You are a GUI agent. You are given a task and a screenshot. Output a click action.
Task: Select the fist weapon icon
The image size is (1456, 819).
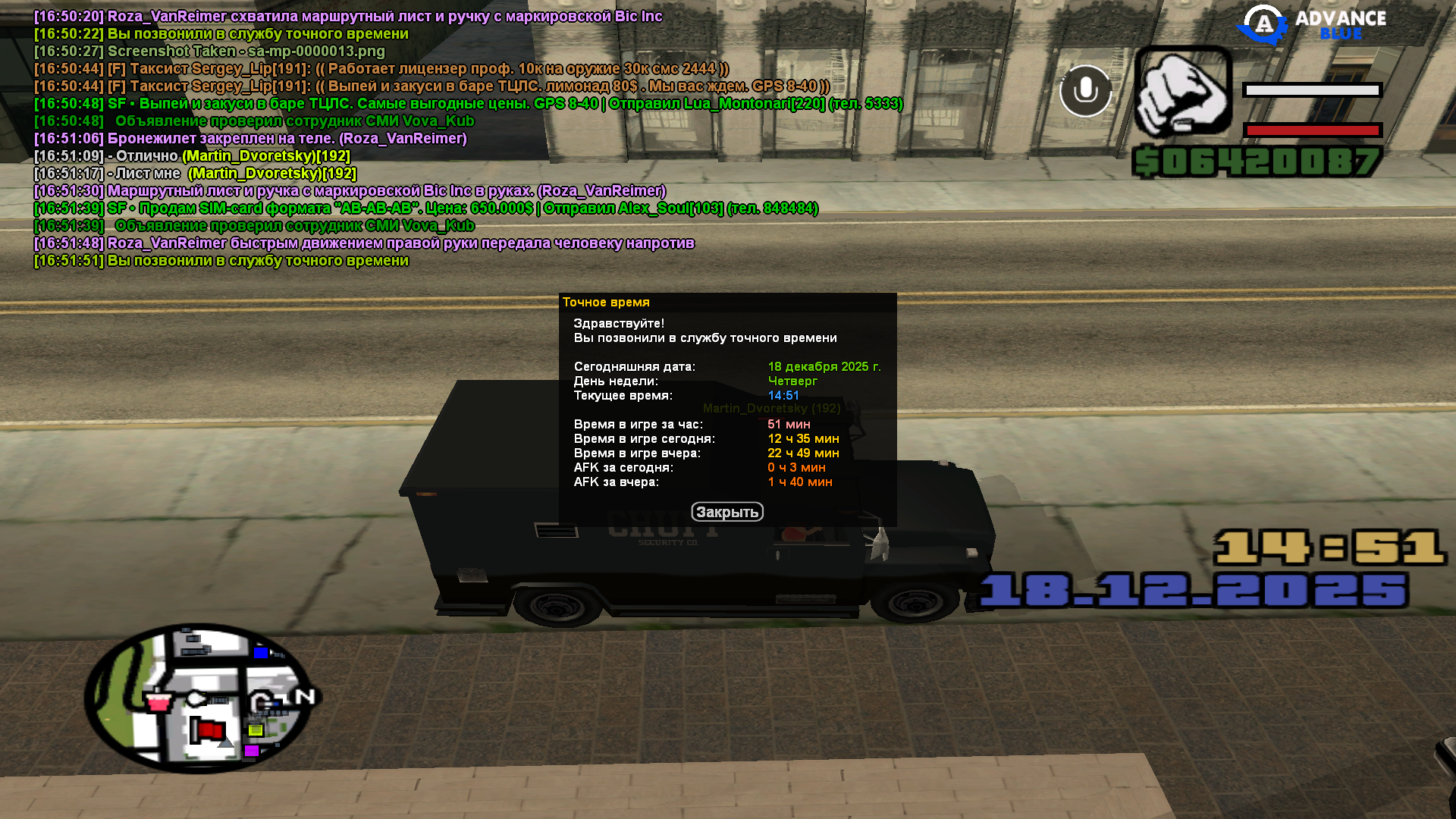click(1182, 93)
